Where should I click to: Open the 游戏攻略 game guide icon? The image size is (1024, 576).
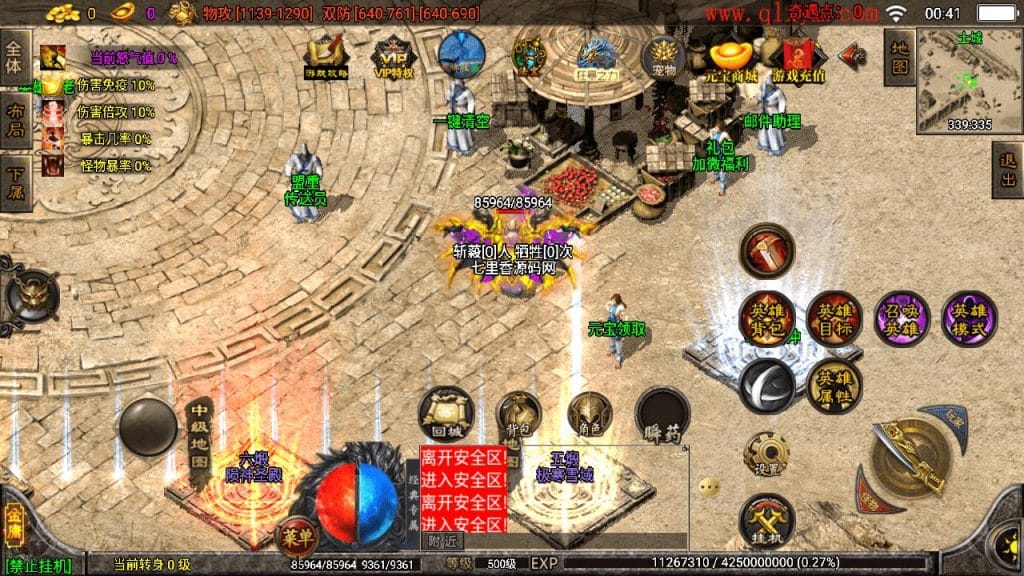[x=327, y=56]
